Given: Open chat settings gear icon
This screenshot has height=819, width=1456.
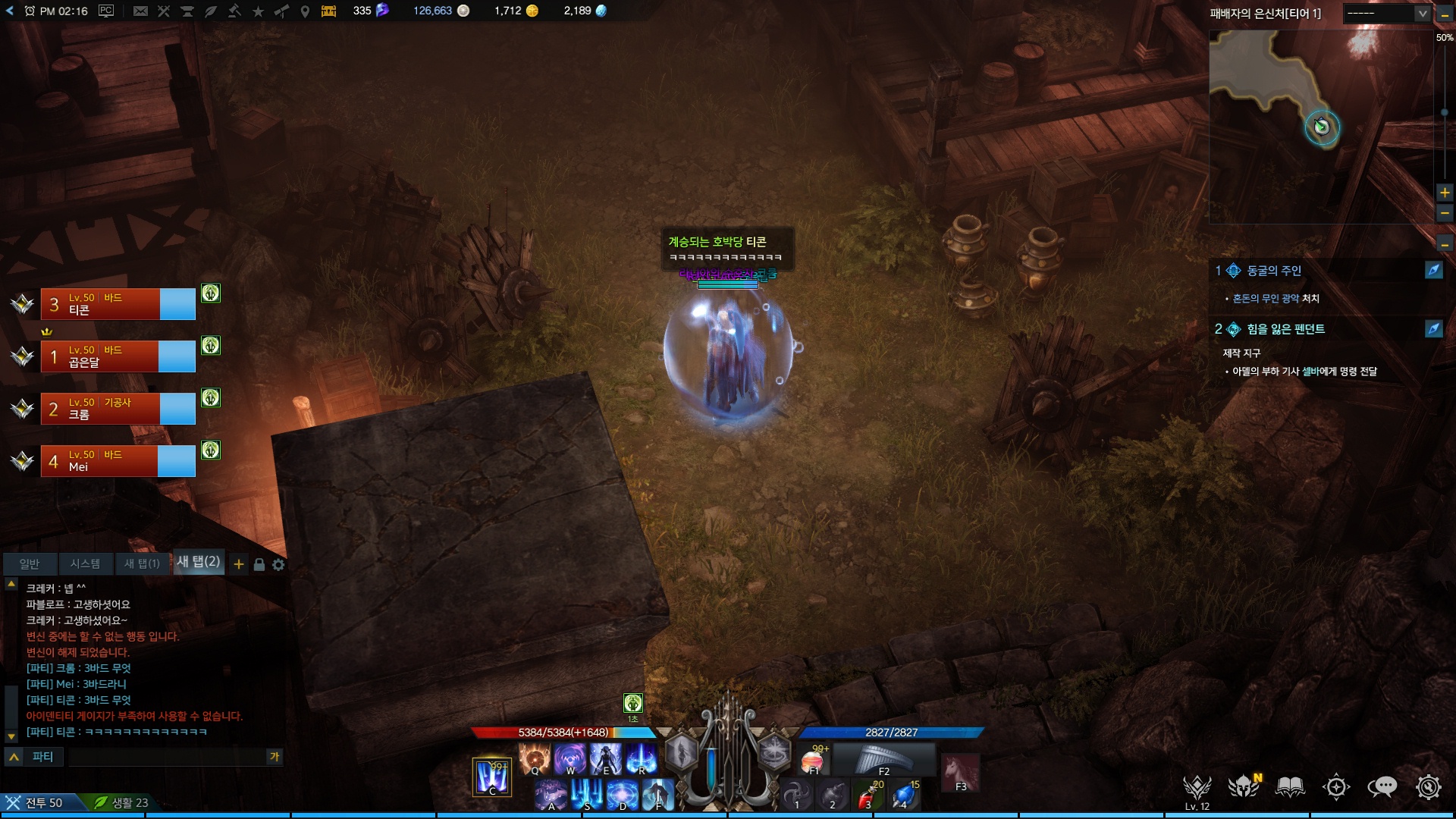Looking at the screenshot, I should tap(278, 564).
